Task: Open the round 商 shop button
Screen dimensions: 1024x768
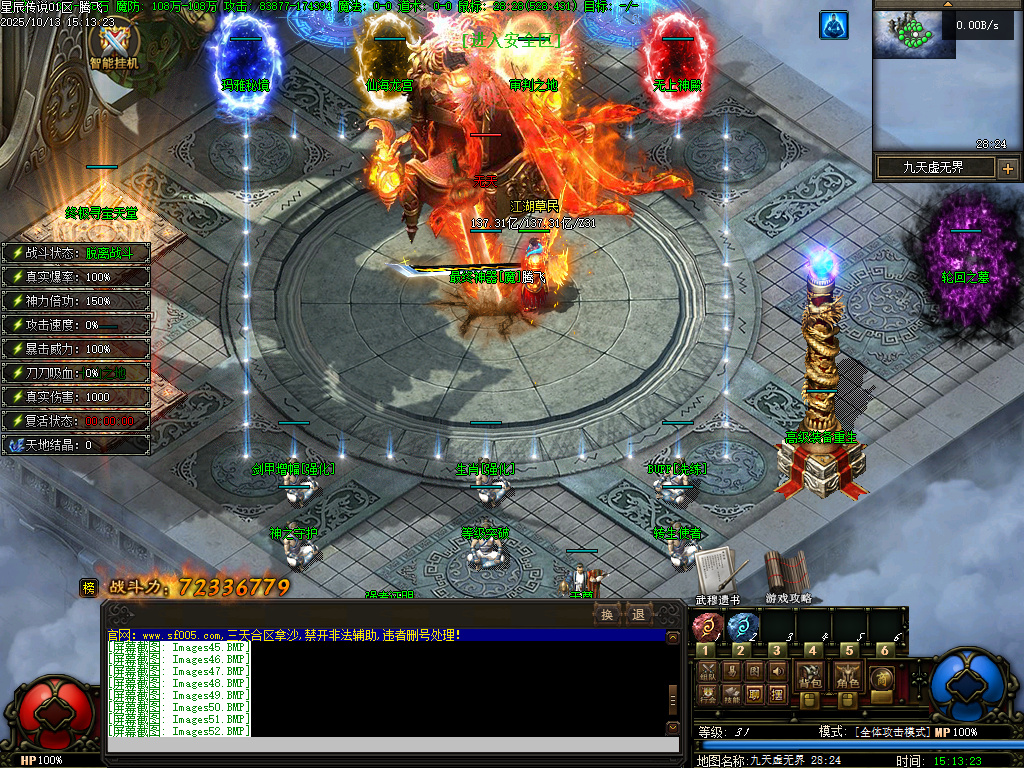Action: 881,677
